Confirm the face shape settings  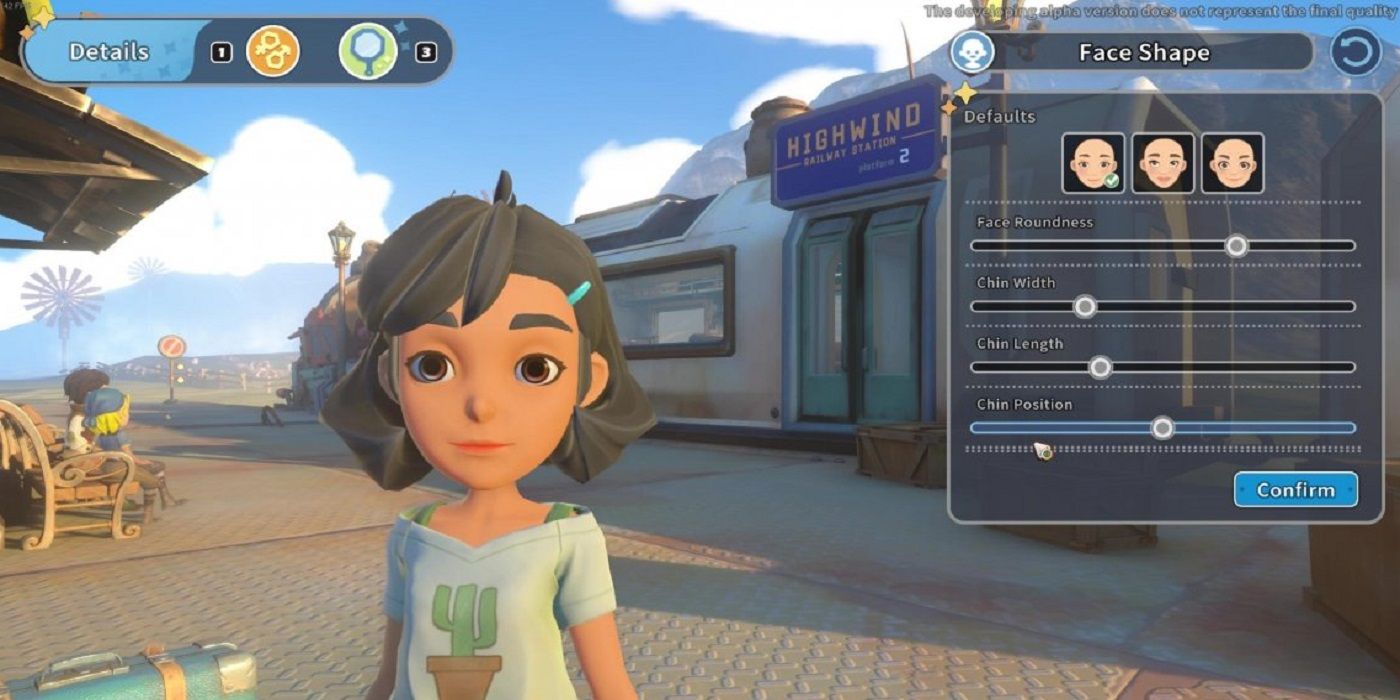1295,490
